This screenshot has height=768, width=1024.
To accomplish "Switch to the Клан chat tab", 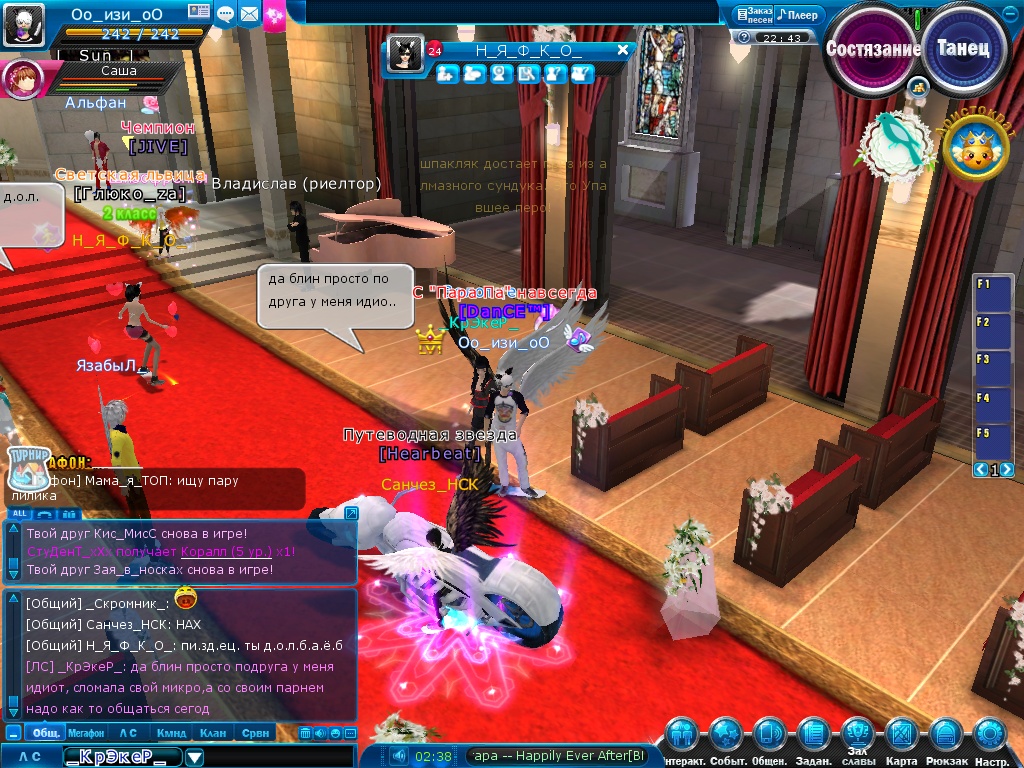I will [x=213, y=733].
